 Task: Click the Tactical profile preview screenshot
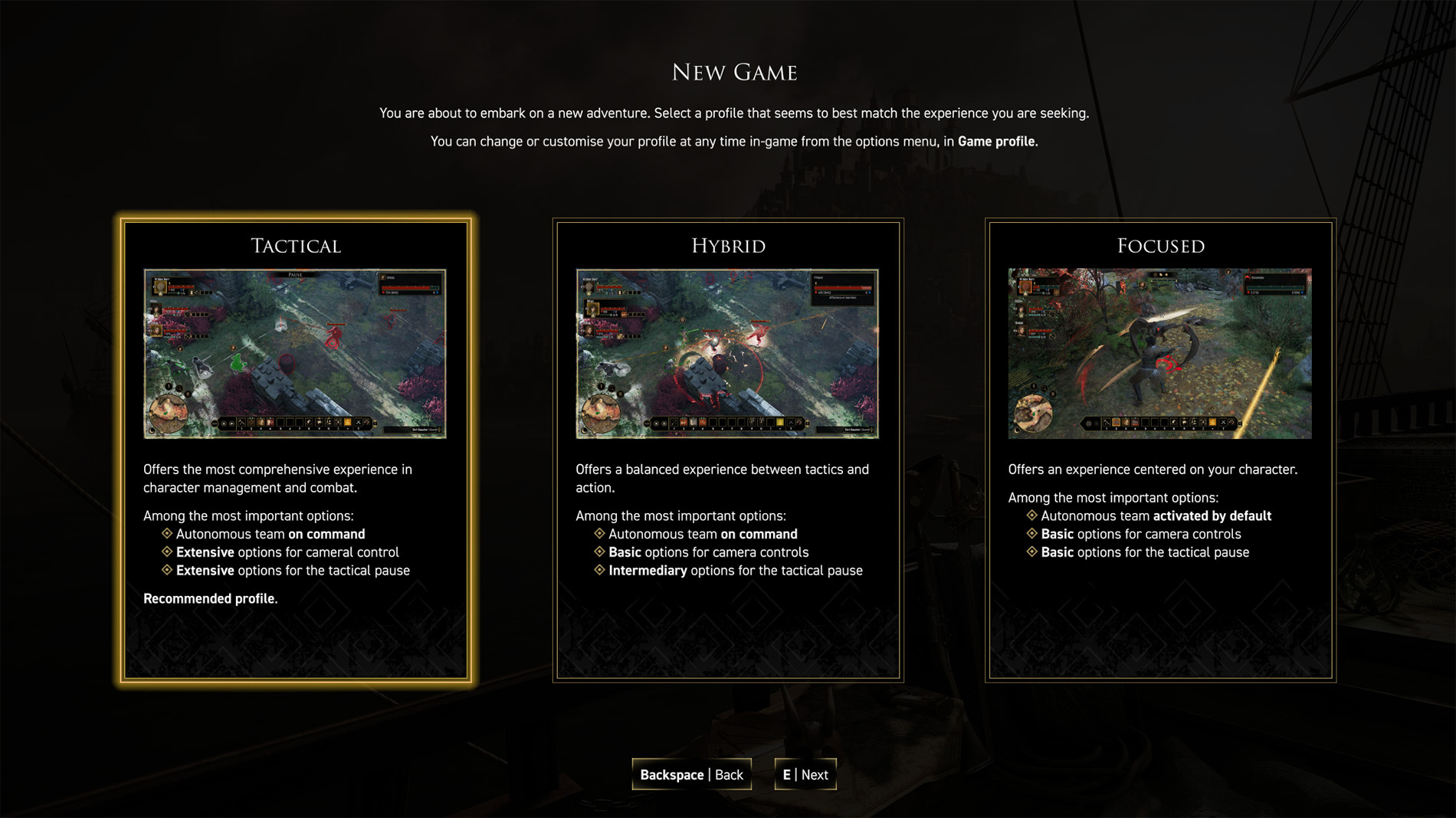(295, 353)
